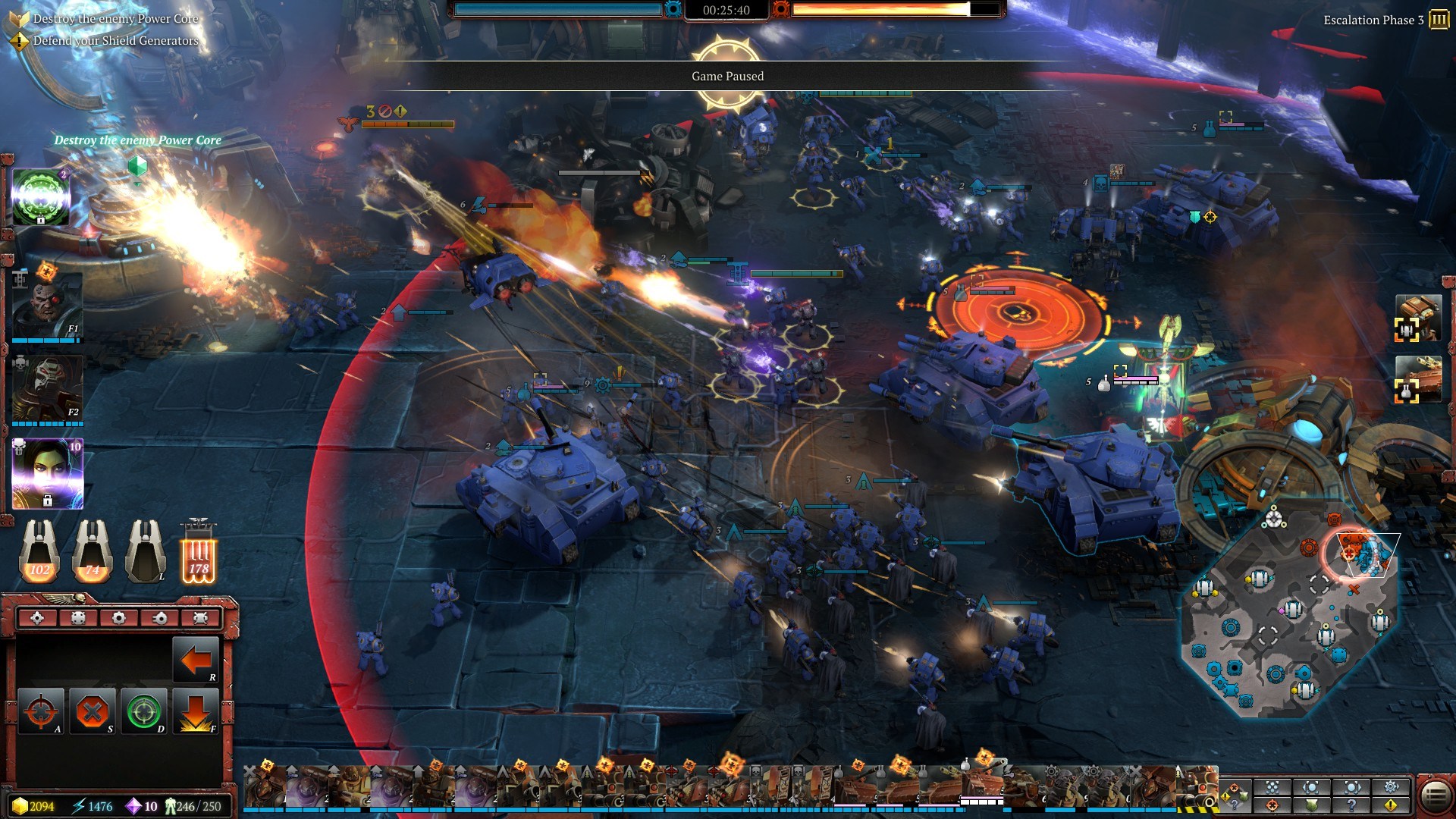Click the locked green-faced elite portrait

(x=47, y=473)
